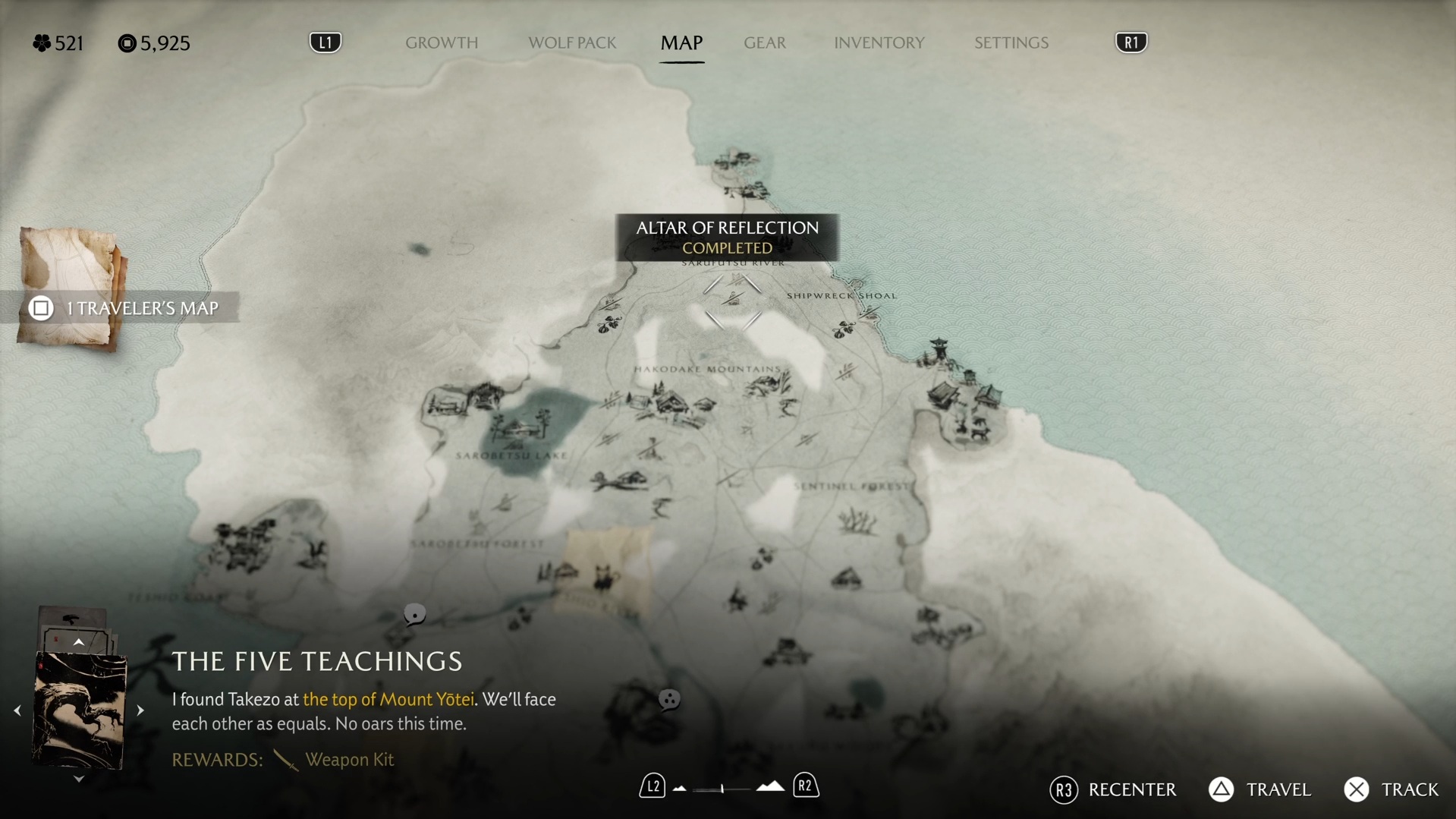The image size is (1456, 819).
Task: Open the Inventory tab
Action: 879,43
